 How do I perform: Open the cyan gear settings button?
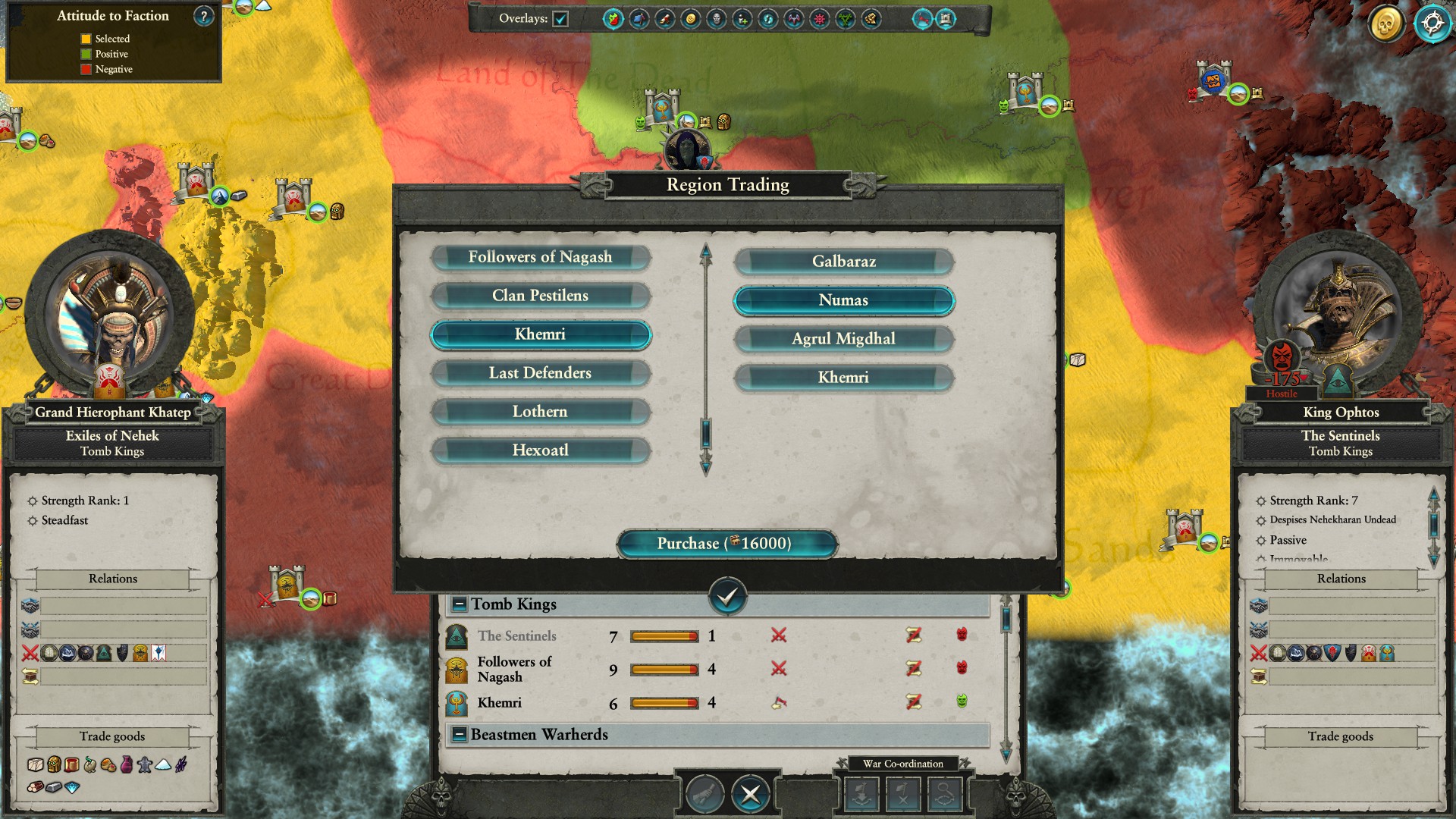pos(1432,24)
